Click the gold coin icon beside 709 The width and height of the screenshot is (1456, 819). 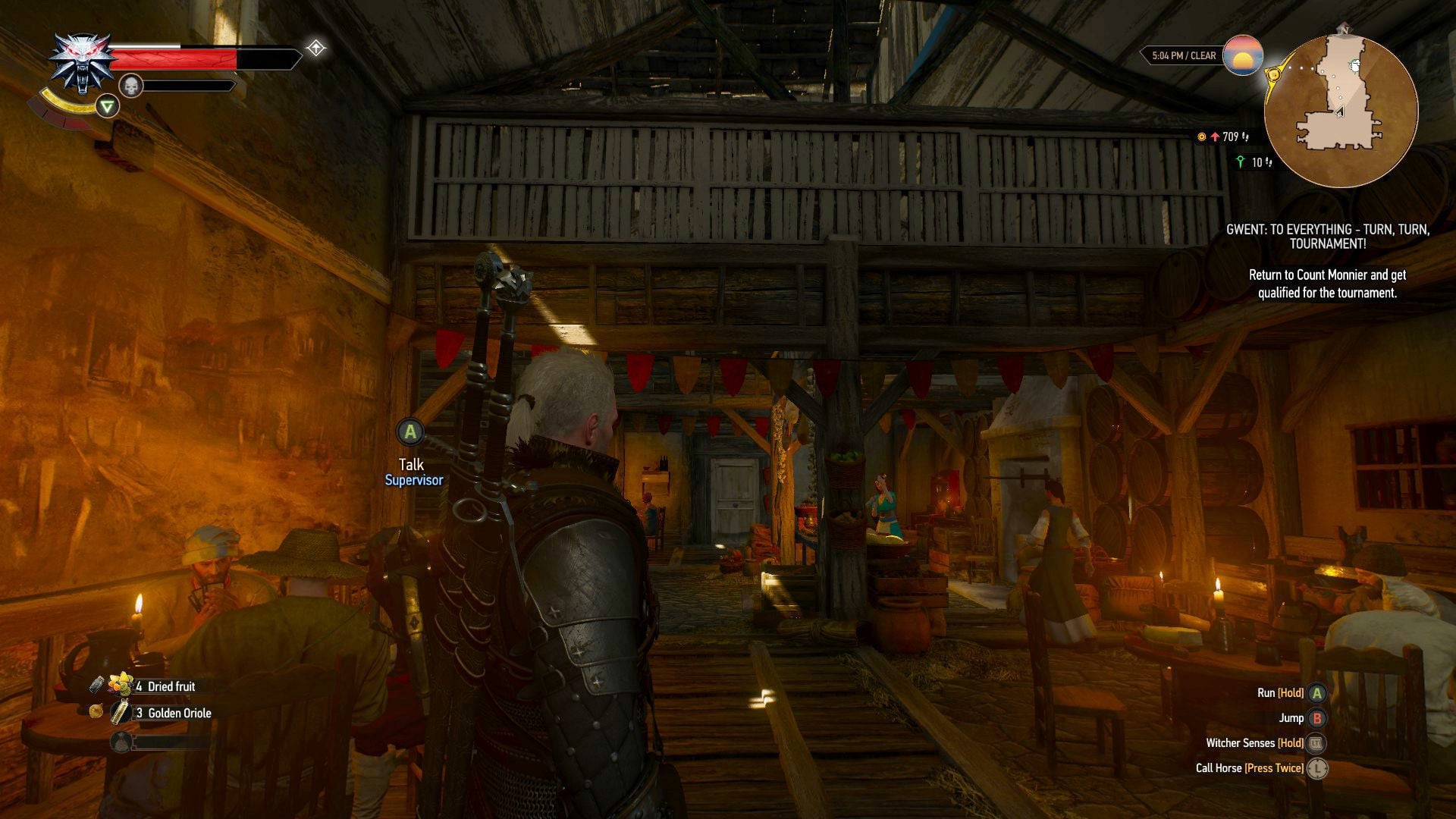click(x=1203, y=136)
